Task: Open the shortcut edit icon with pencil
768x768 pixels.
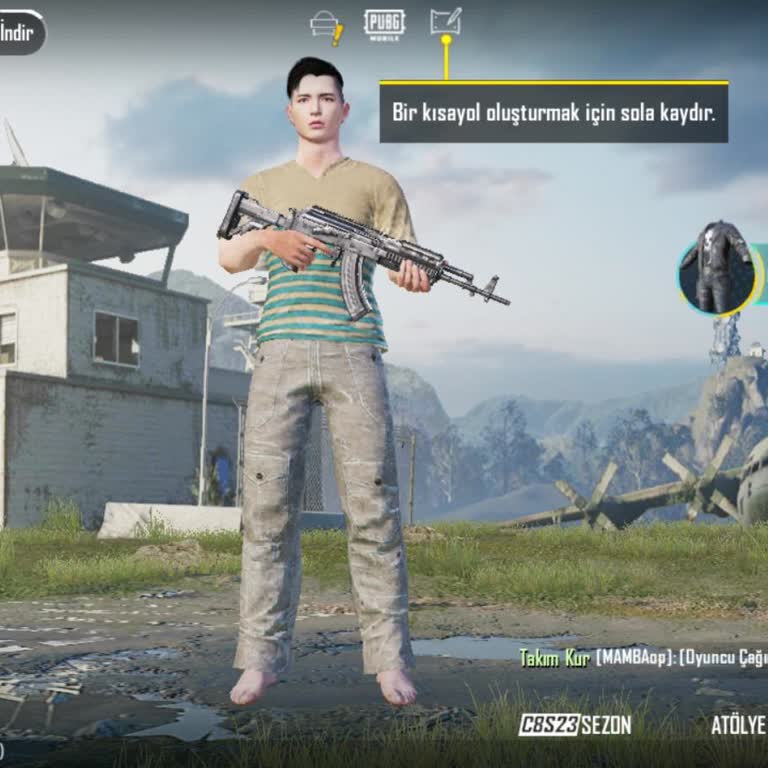Action: pos(445,22)
